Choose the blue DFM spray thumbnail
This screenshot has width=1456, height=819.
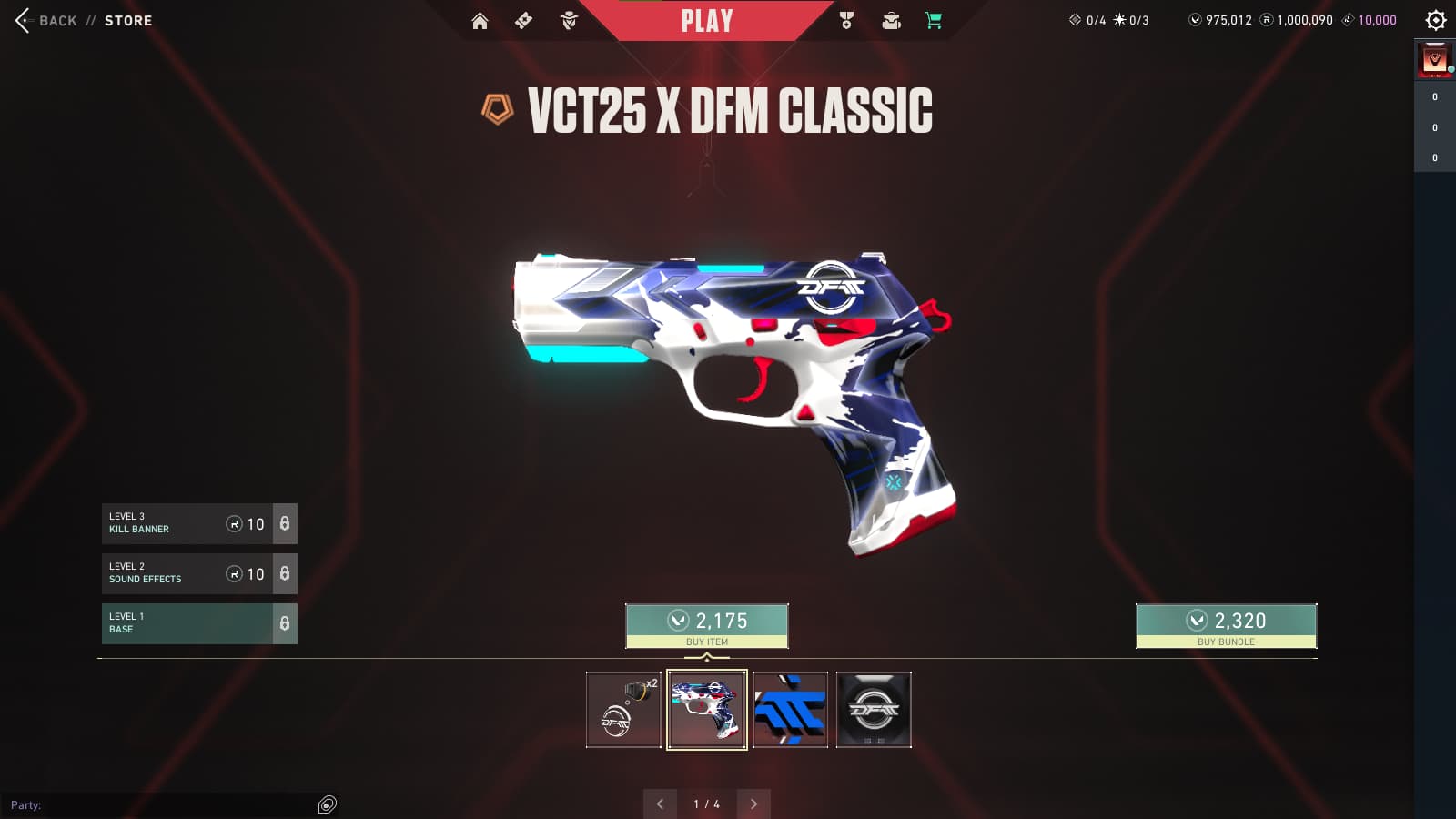coord(790,710)
